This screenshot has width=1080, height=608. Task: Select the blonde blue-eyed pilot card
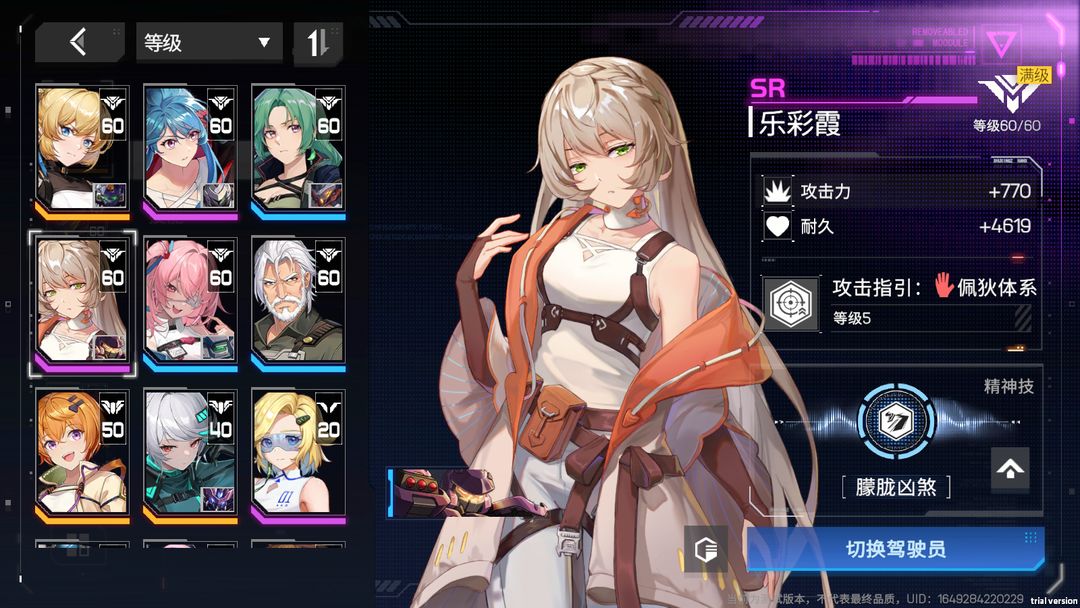(x=83, y=150)
